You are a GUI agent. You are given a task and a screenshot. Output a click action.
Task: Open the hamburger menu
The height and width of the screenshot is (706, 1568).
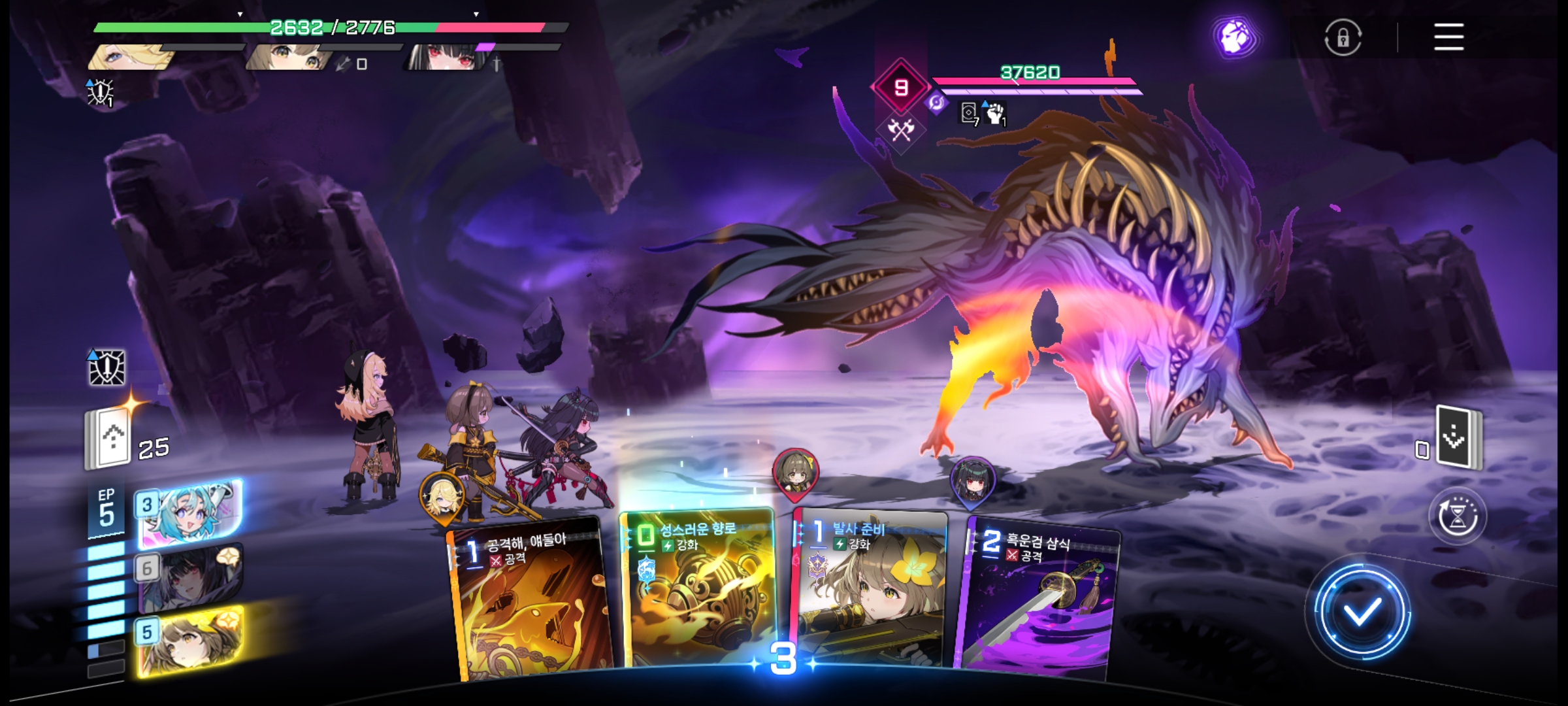[x=1448, y=37]
